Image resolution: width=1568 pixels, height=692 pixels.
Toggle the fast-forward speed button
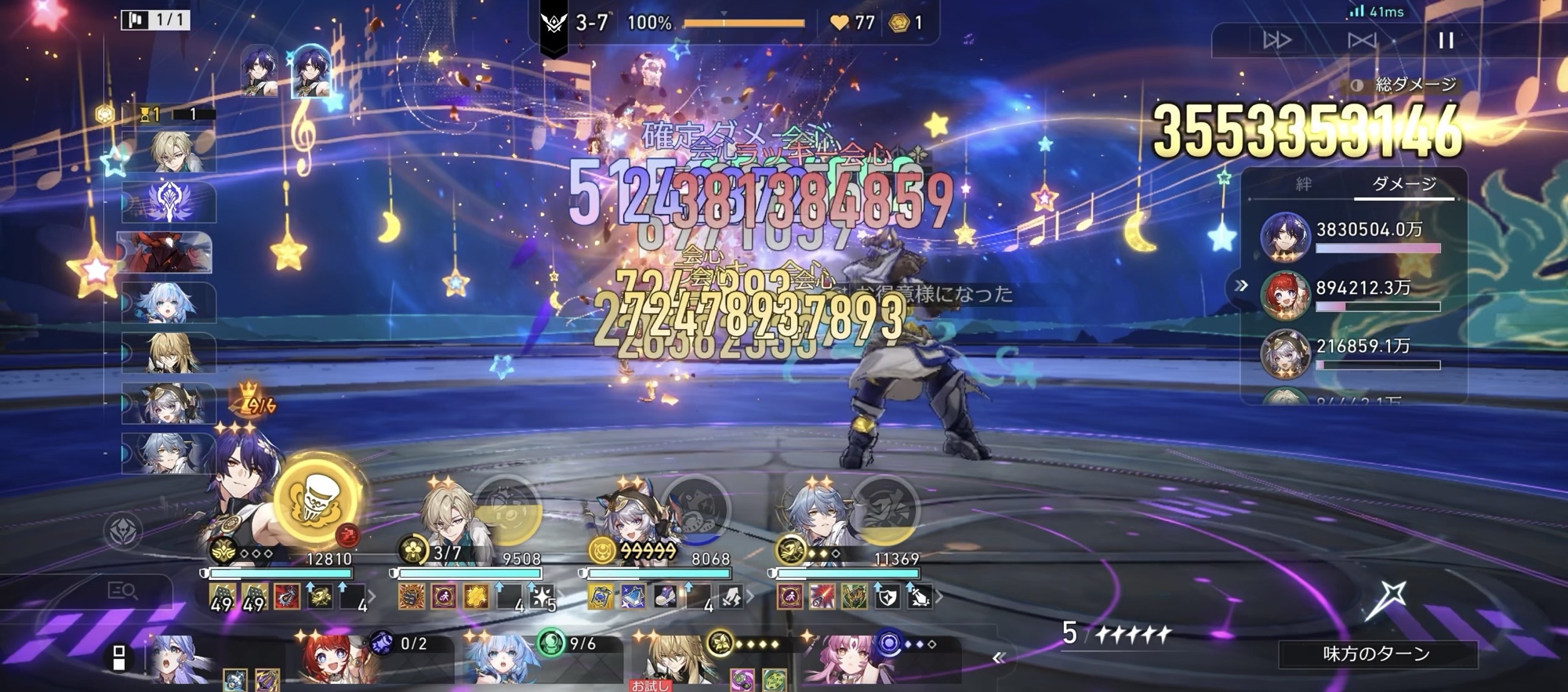1277,40
